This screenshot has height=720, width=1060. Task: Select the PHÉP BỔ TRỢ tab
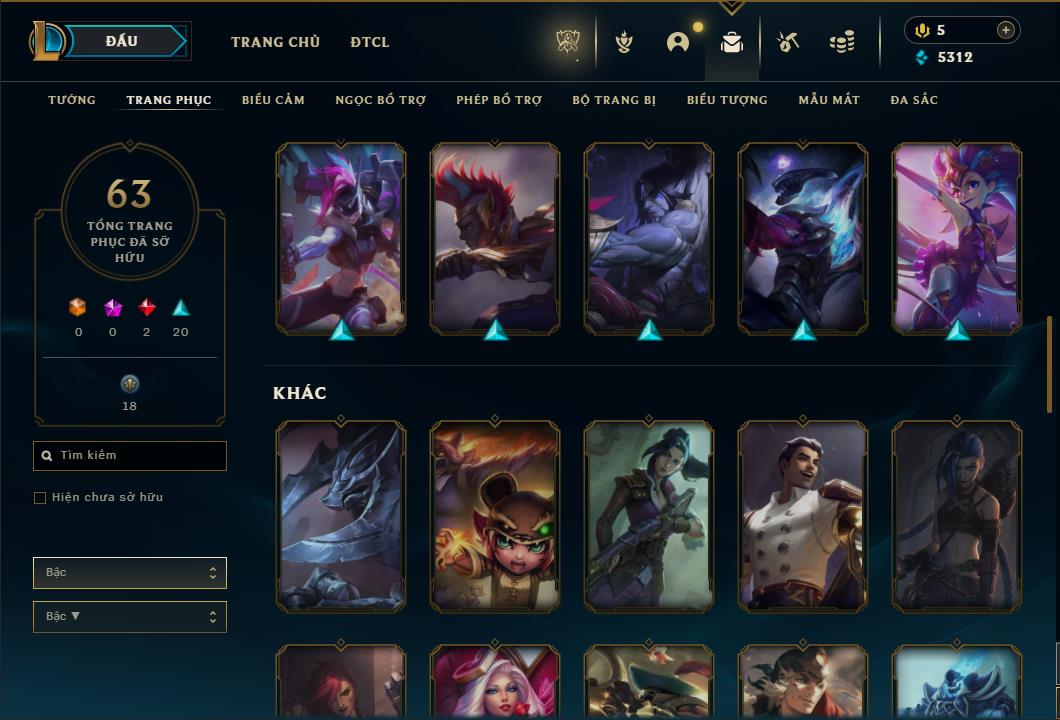point(499,100)
